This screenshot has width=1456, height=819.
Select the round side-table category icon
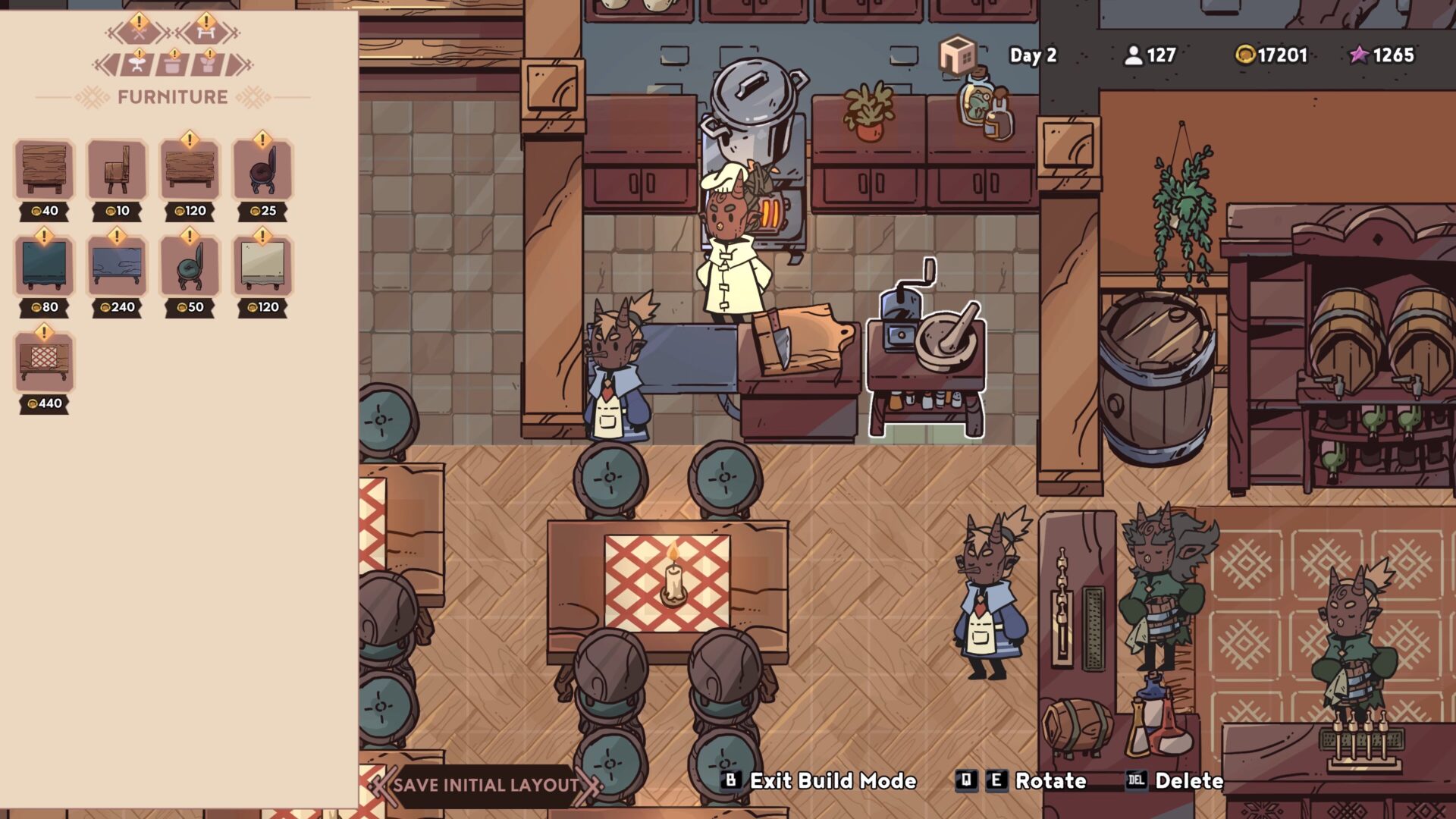136,64
